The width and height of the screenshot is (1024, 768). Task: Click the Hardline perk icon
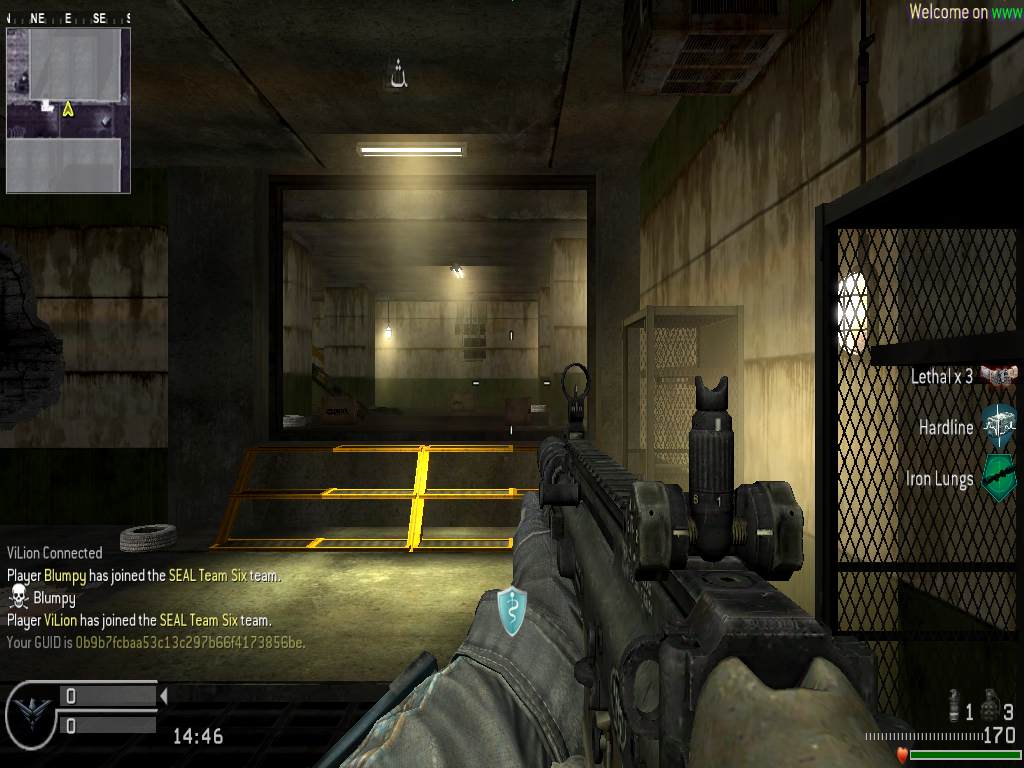[998, 427]
